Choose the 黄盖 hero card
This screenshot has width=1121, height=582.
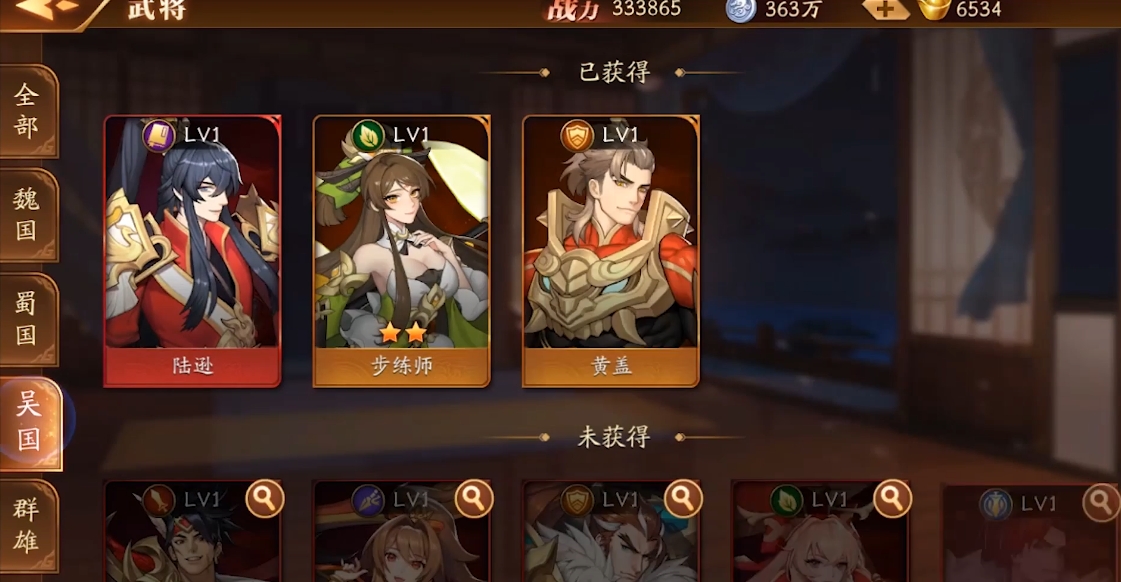(610, 250)
